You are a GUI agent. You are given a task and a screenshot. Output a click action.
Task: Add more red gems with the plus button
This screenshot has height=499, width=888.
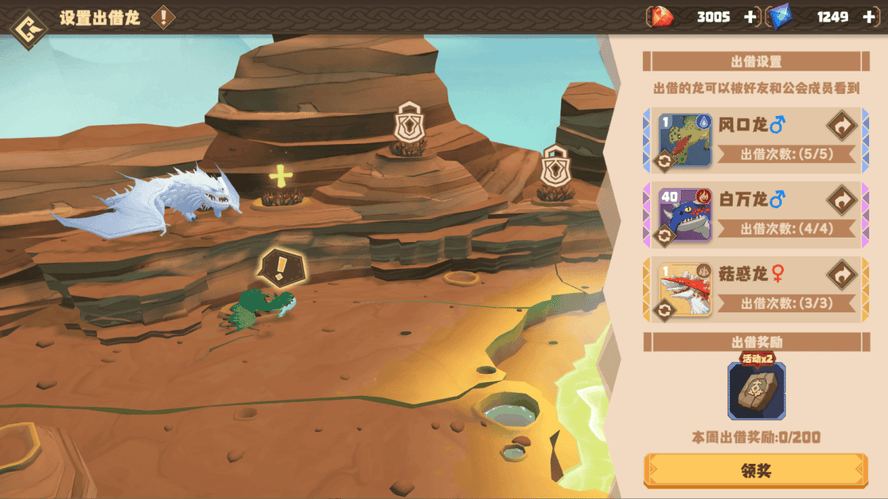click(751, 17)
